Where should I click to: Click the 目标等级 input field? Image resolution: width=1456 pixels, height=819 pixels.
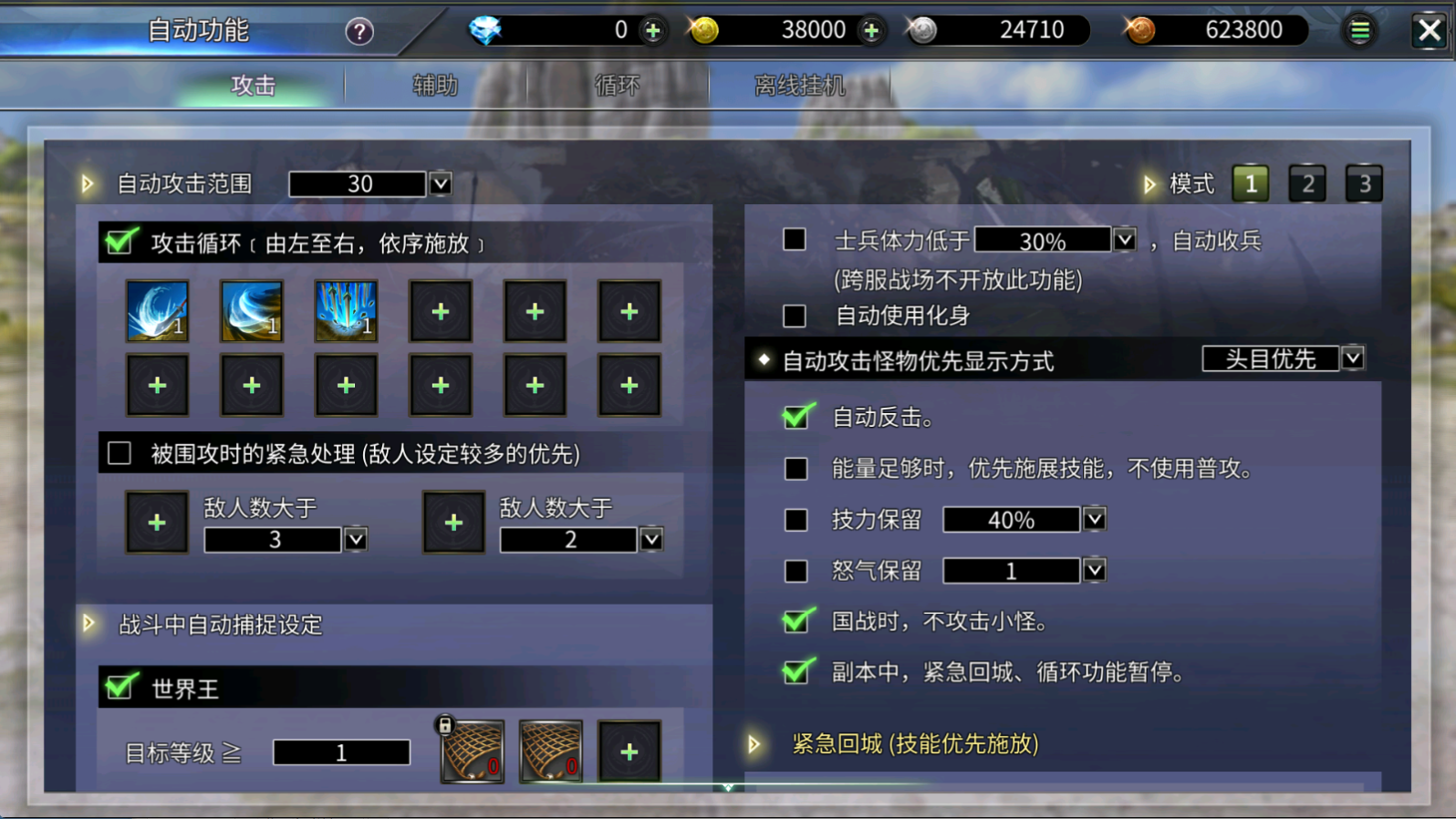tap(341, 752)
